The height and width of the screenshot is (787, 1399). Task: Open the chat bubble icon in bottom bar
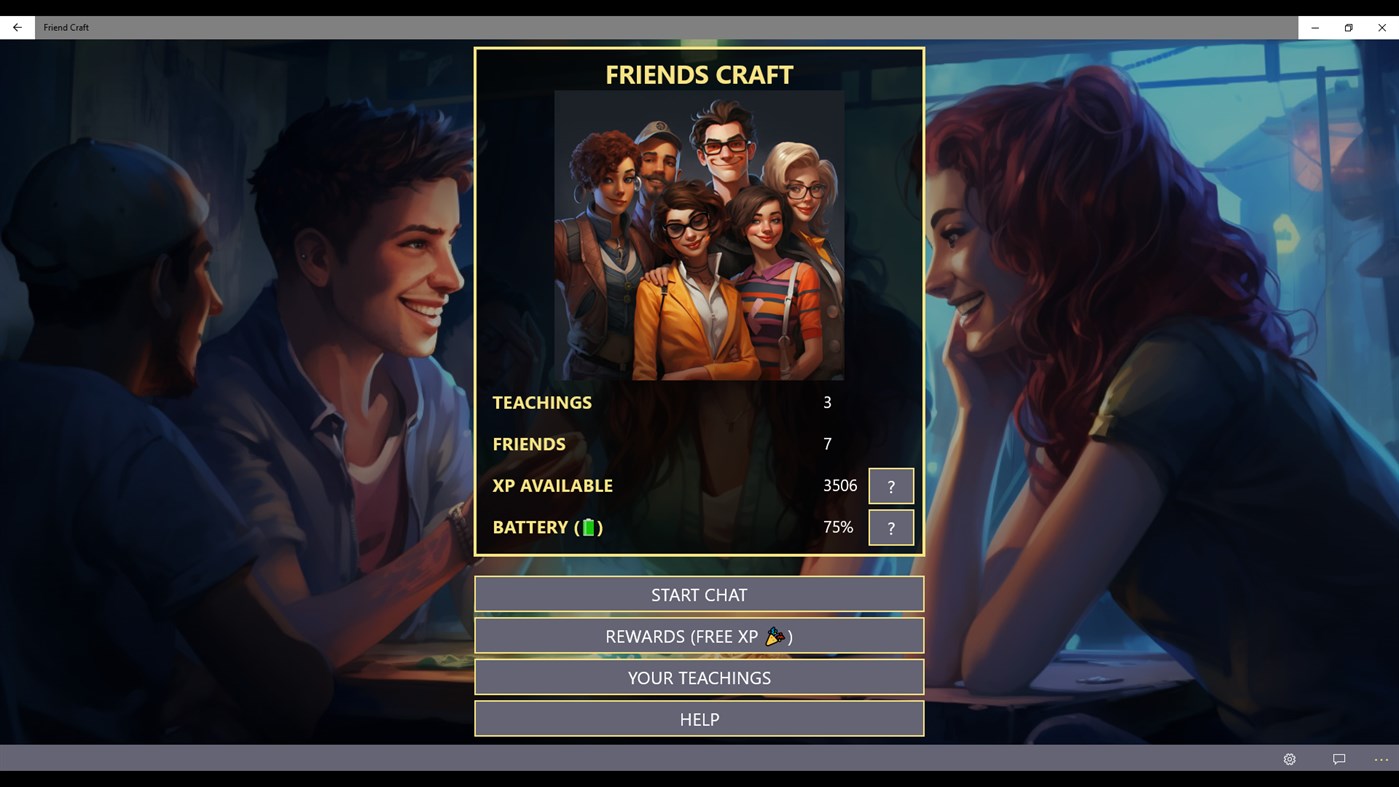1338,759
